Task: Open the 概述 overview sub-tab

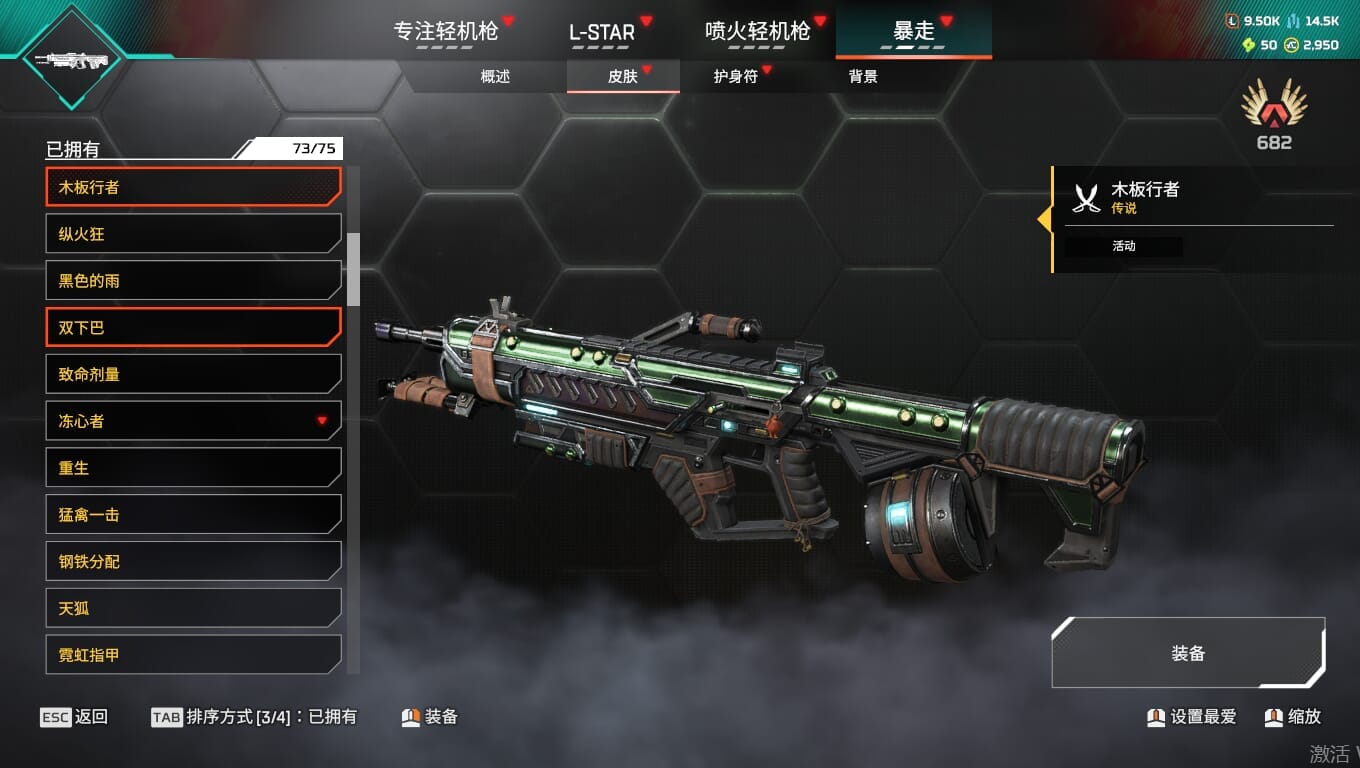Action: pyautogui.click(x=495, y=76)
